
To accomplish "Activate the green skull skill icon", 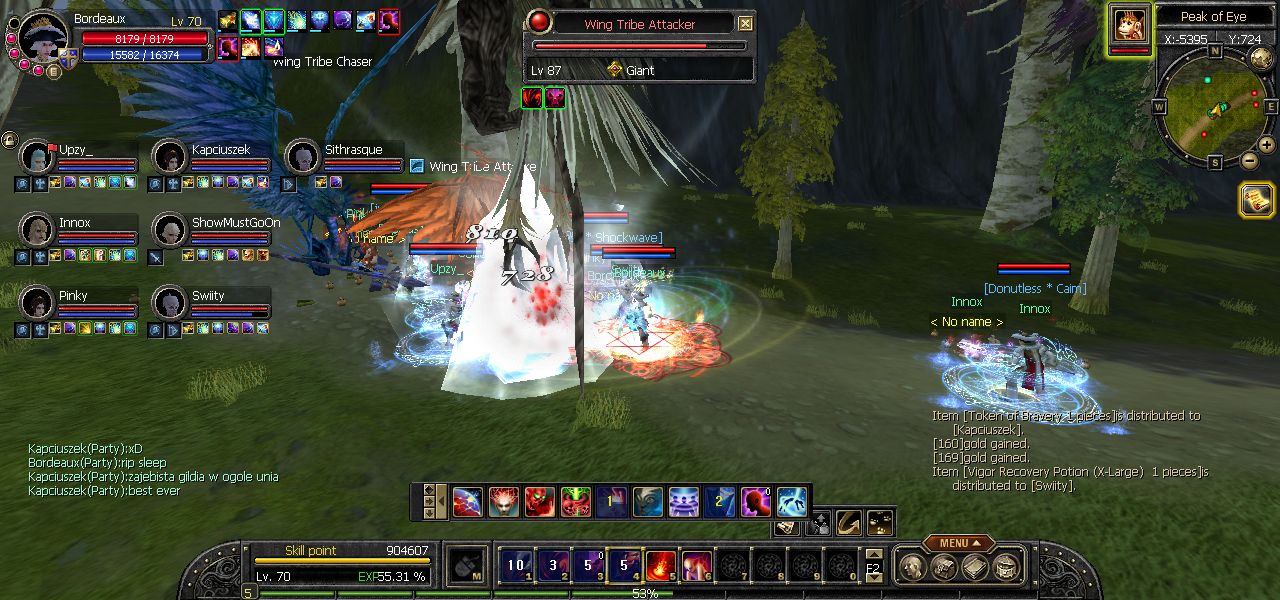I will (576, 501).
